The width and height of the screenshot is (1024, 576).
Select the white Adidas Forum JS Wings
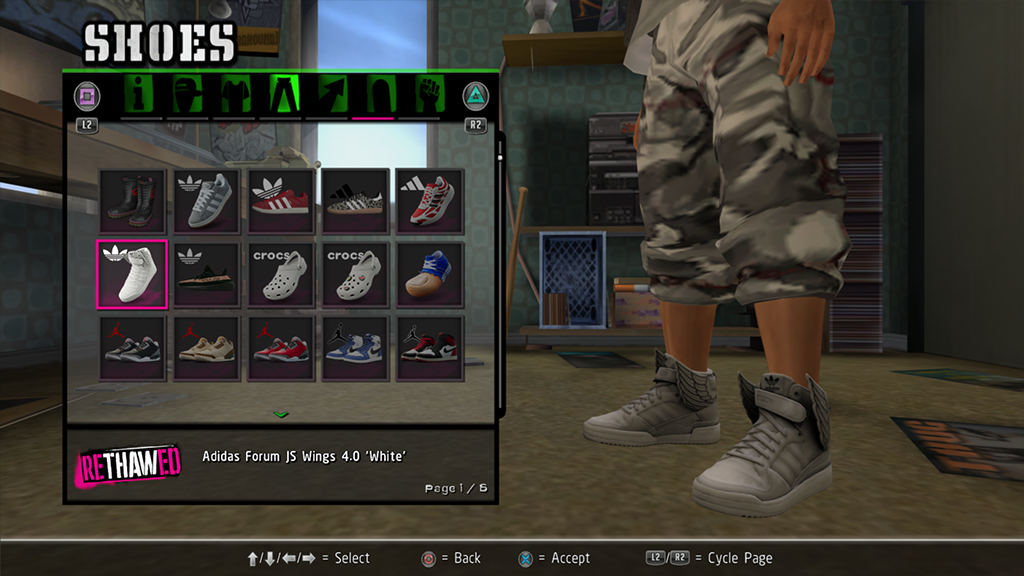[x=133, y=275]
